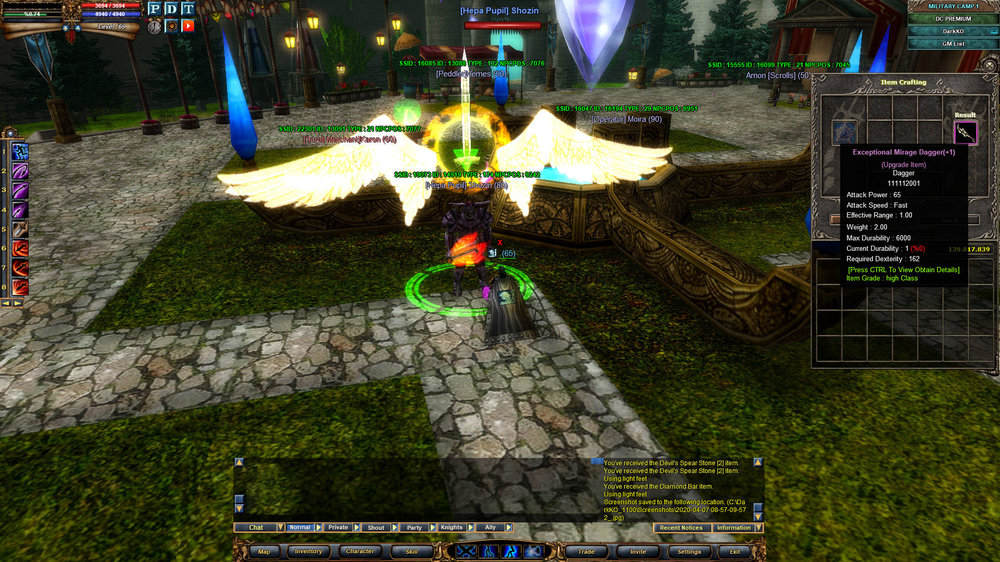
Task: Click the Trade button
Action: 586,551
